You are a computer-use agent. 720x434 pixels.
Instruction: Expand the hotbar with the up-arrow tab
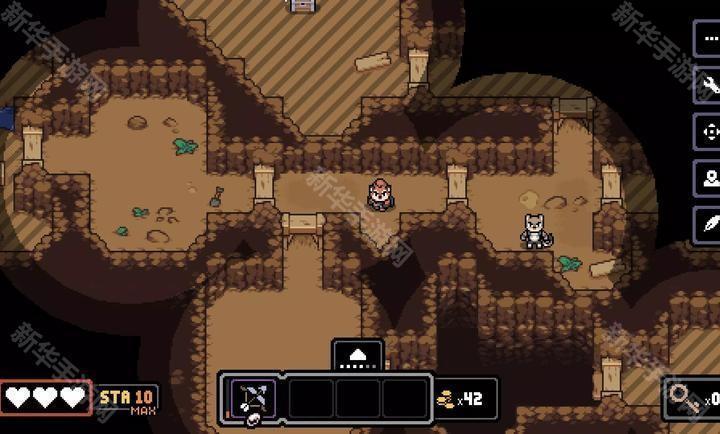pyautogui.click(x=358, y=355)
